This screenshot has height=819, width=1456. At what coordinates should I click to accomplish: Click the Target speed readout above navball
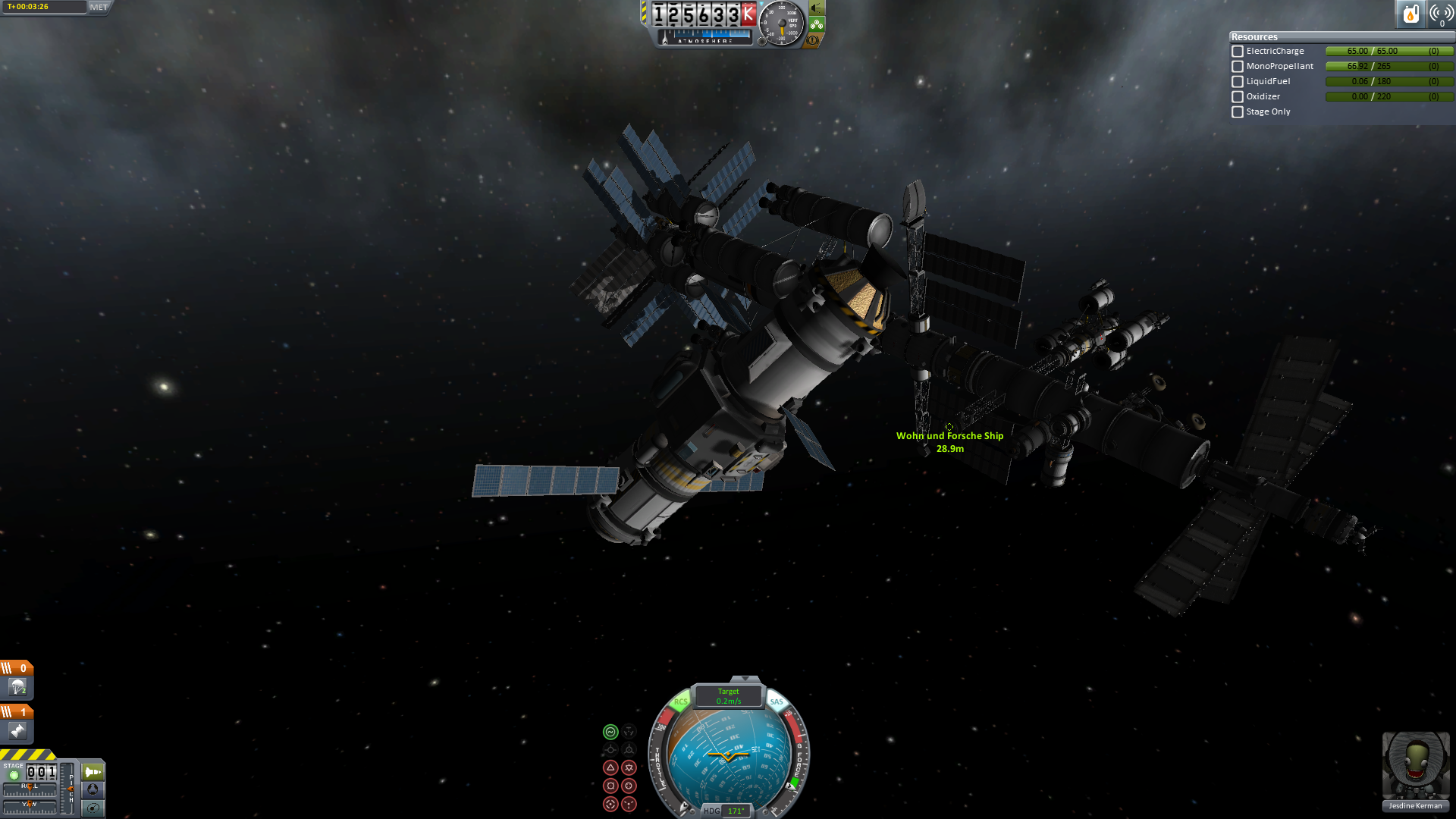coord(728,696)
